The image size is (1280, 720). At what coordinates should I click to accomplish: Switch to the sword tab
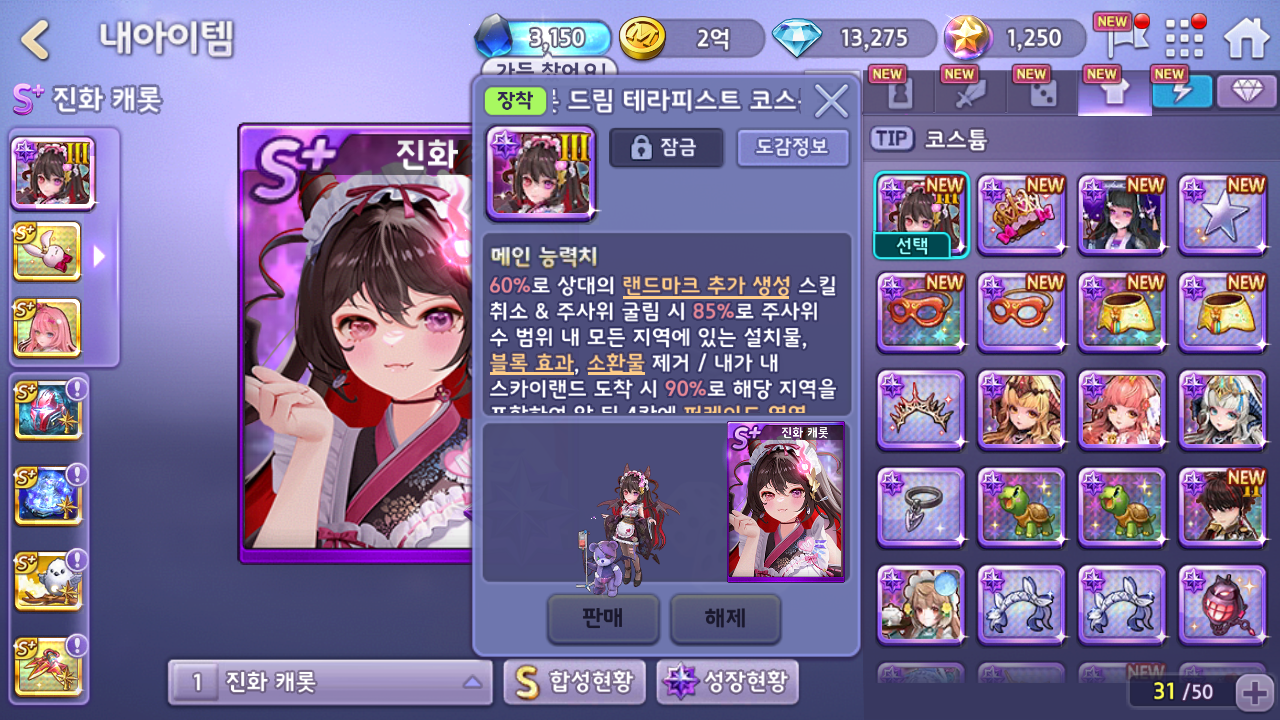(970, 93)
